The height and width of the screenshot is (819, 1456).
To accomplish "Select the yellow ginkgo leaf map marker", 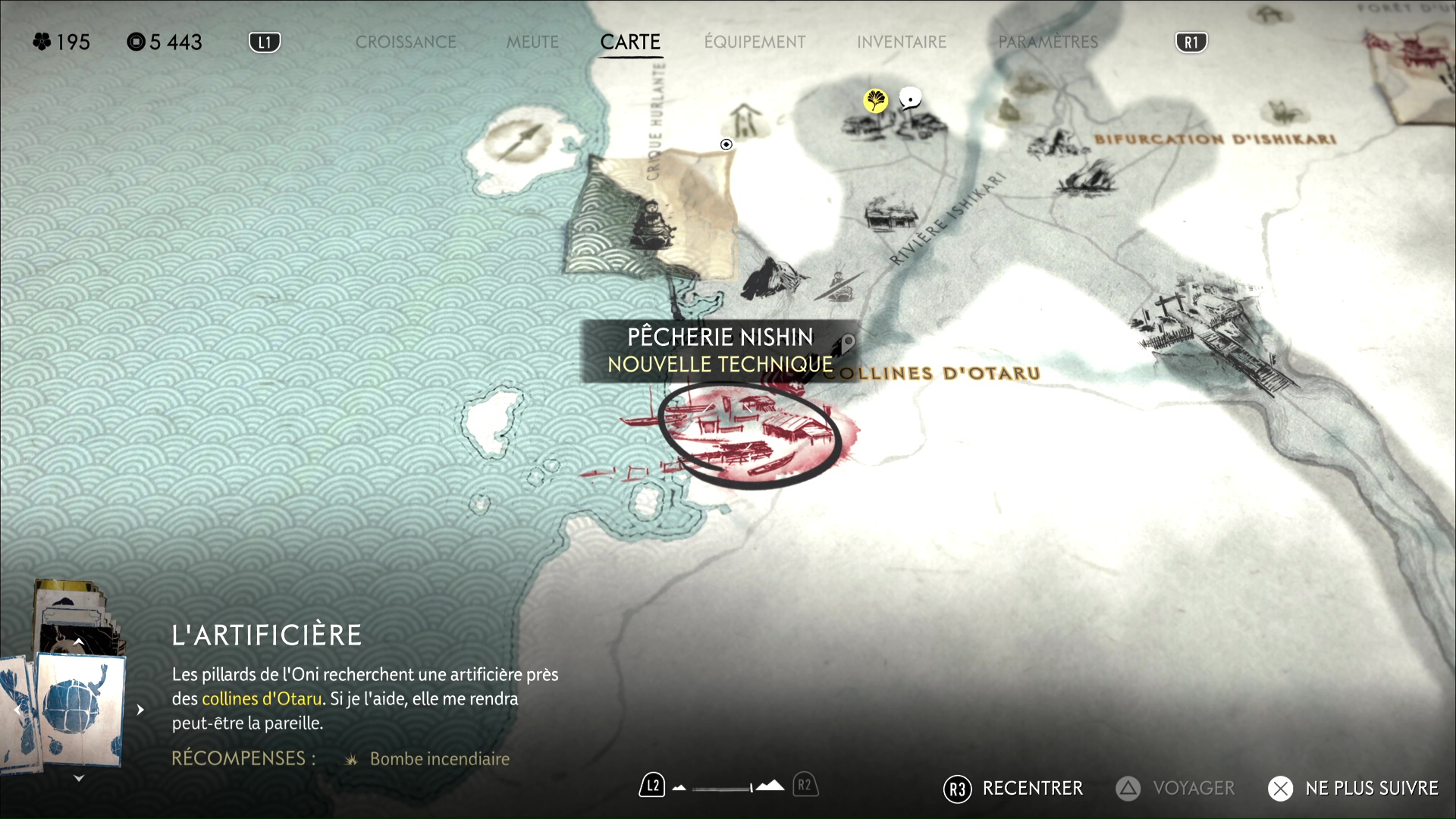I will [875, 100].
